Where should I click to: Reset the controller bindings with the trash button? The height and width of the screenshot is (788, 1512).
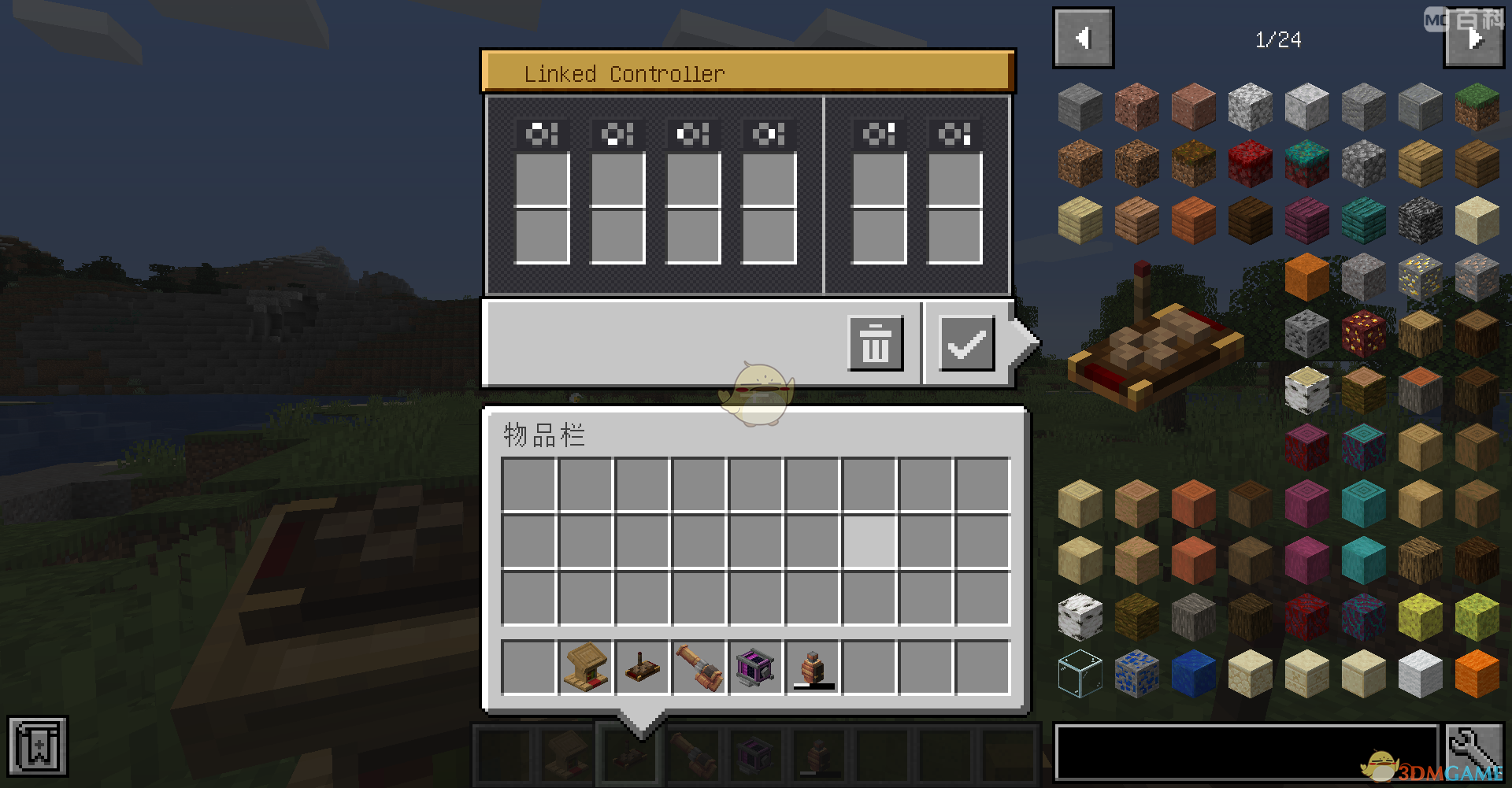pyautogui.click(x=875, y=343)
